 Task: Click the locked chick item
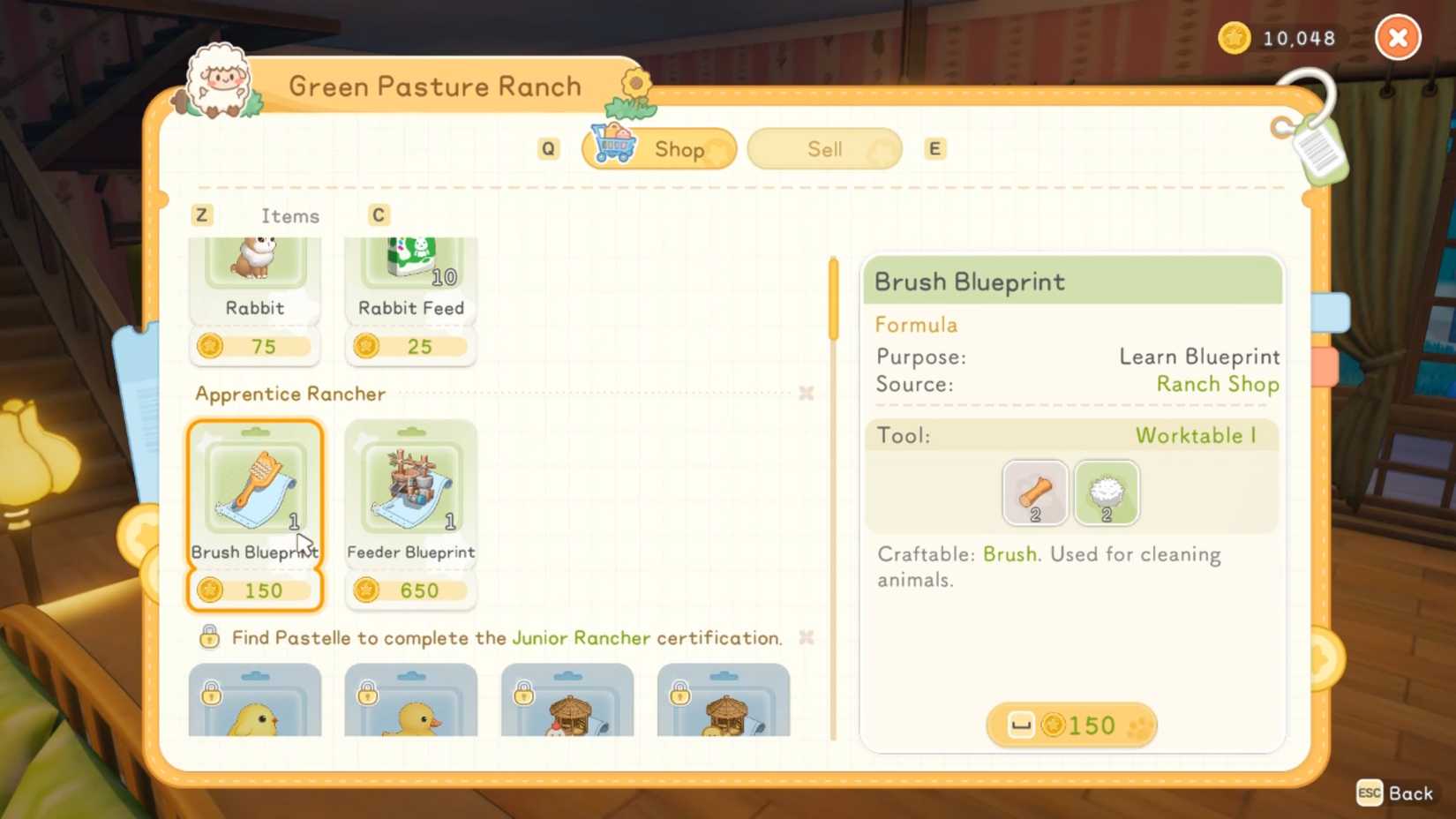(x=254, y=706)
